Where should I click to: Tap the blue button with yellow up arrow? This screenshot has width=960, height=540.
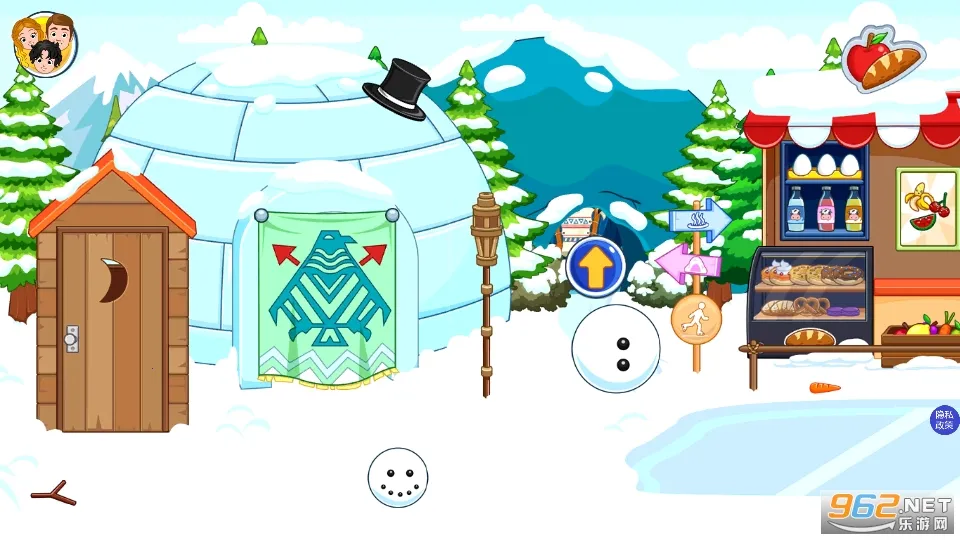(x=596, y=267)
